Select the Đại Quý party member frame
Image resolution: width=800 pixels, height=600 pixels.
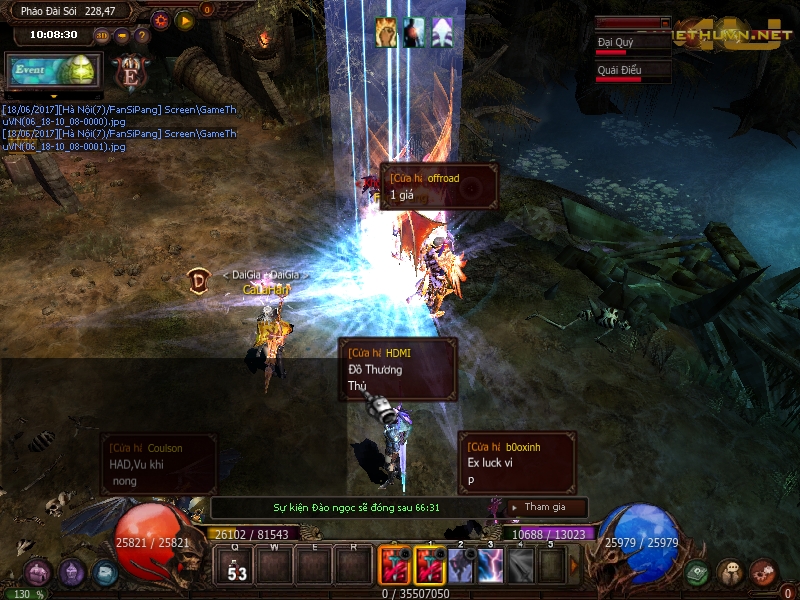coord(632,44)
